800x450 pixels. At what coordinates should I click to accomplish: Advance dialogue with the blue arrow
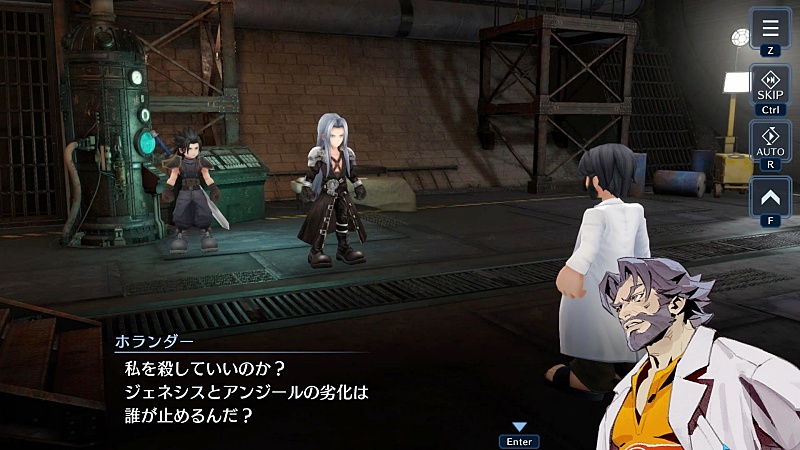pyautogui.click(x=519, y=427)
